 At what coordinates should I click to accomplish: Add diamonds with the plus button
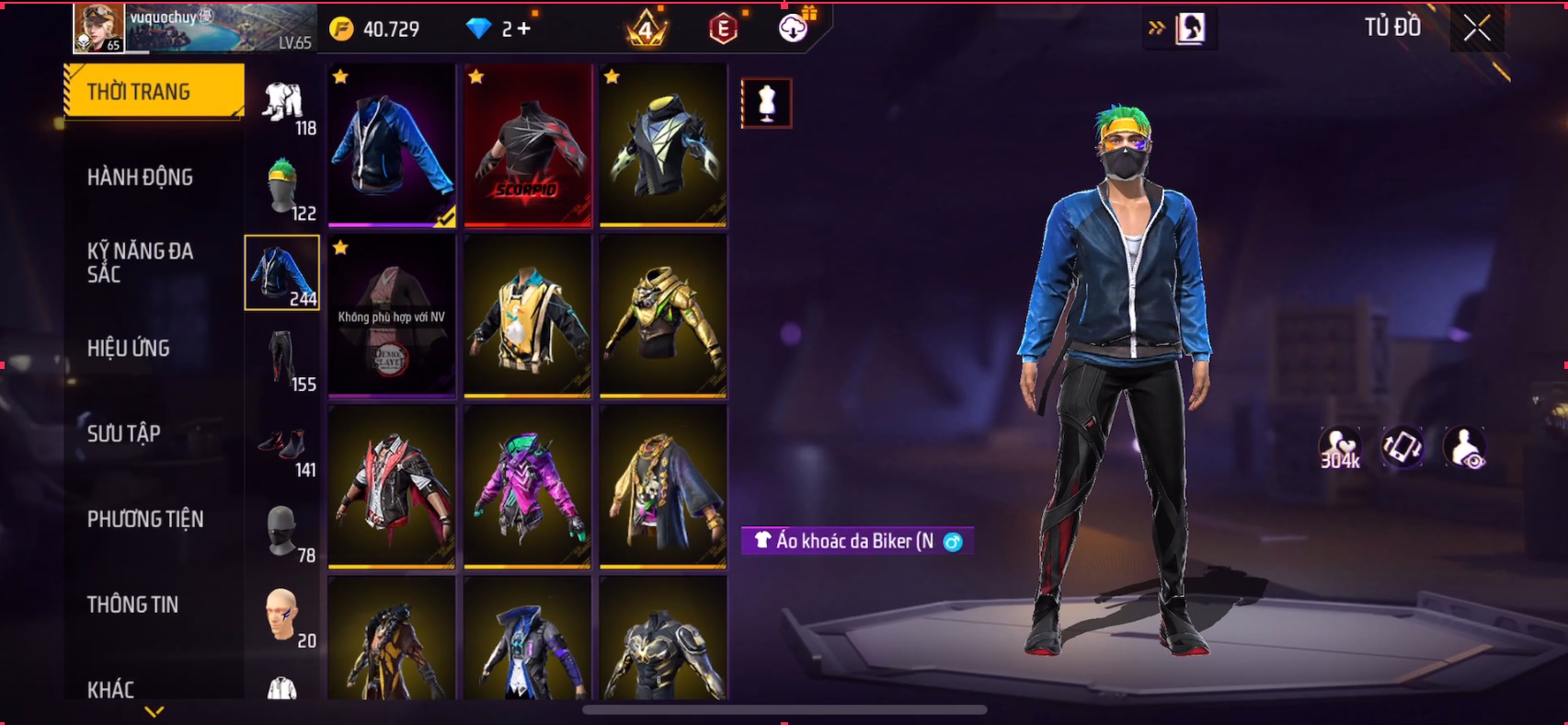click(523, 29)
